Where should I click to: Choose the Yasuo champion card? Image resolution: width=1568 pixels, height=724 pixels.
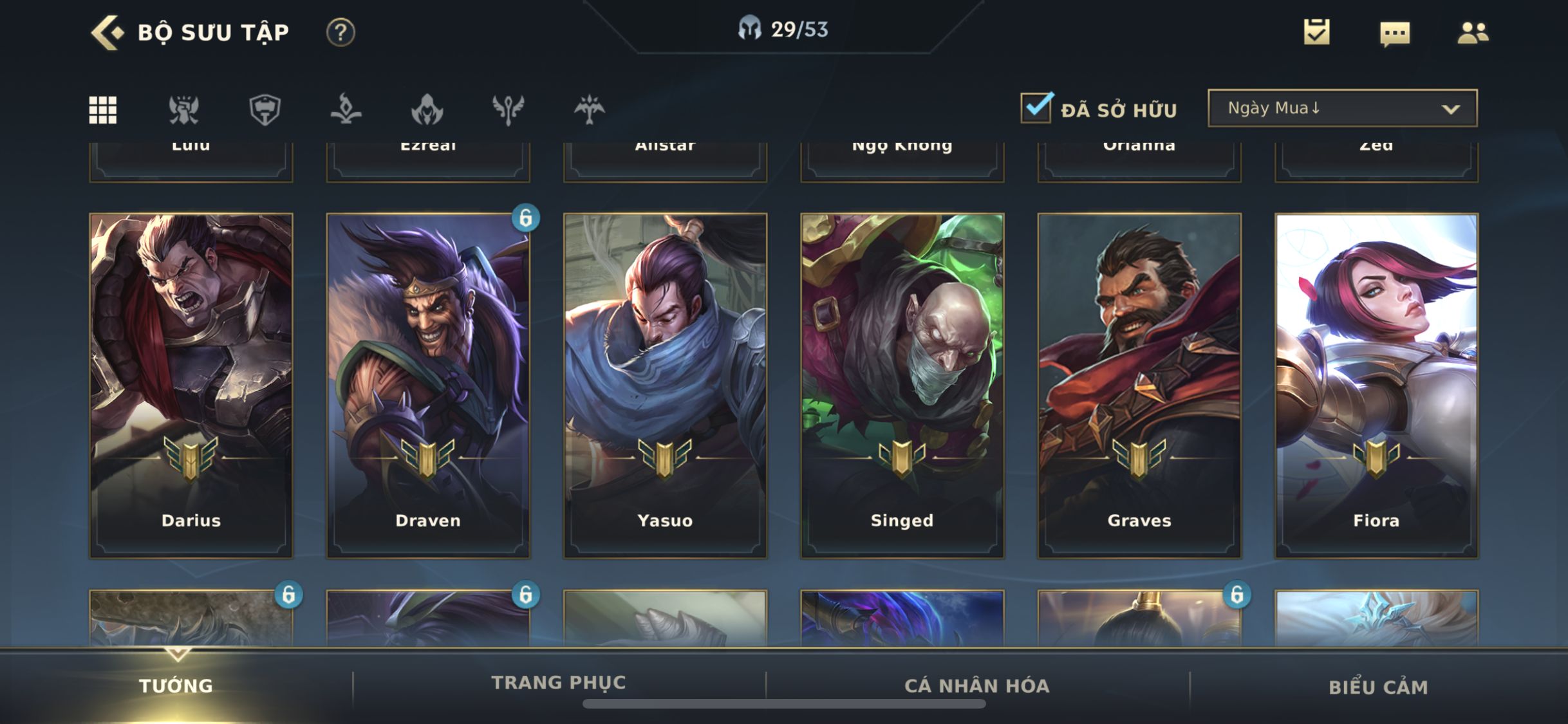coord(665,385)
